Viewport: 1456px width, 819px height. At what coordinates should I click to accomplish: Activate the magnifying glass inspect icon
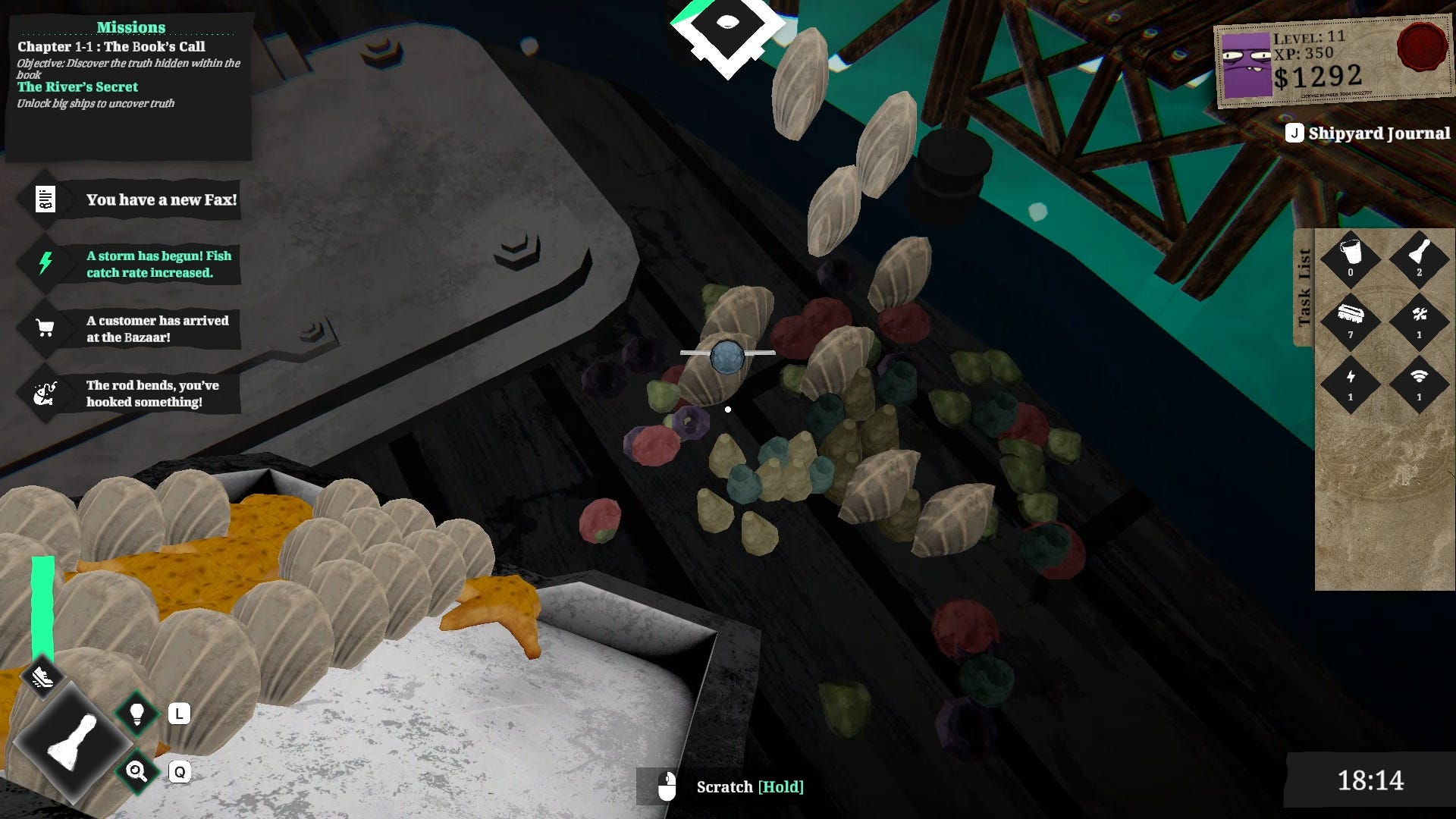[x=137, y=772]
